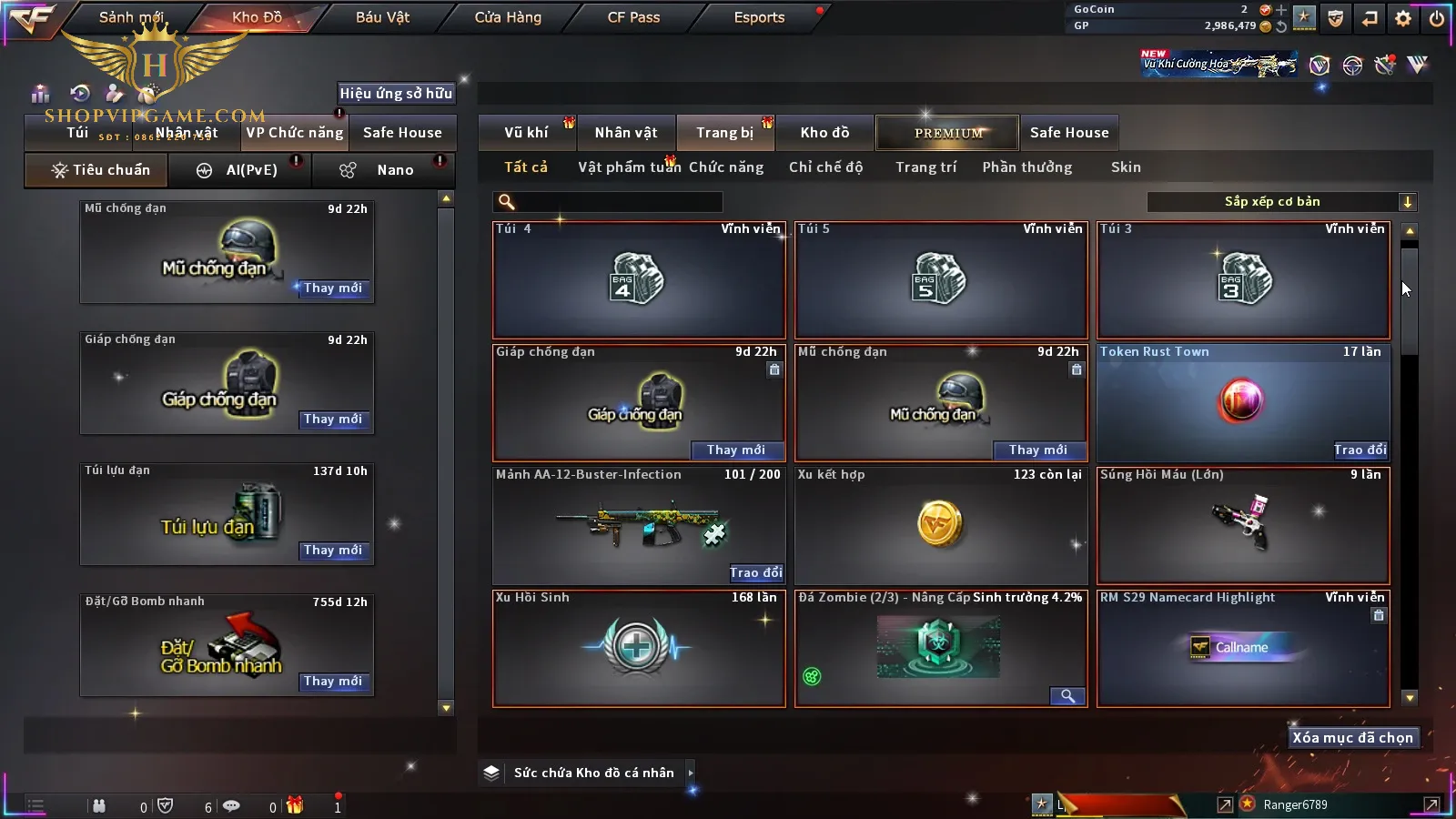Renew the equipped Túi lựu đạn
This screenshot has width=1456, height=819.
(333, 551)
